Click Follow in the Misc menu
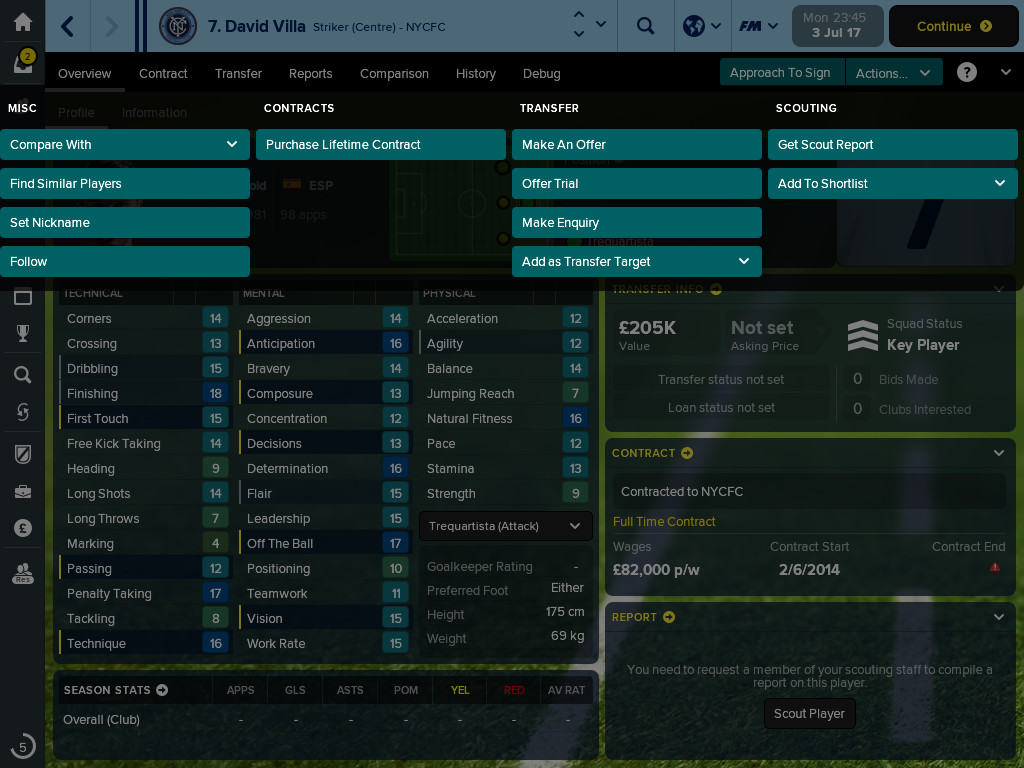 124,262
